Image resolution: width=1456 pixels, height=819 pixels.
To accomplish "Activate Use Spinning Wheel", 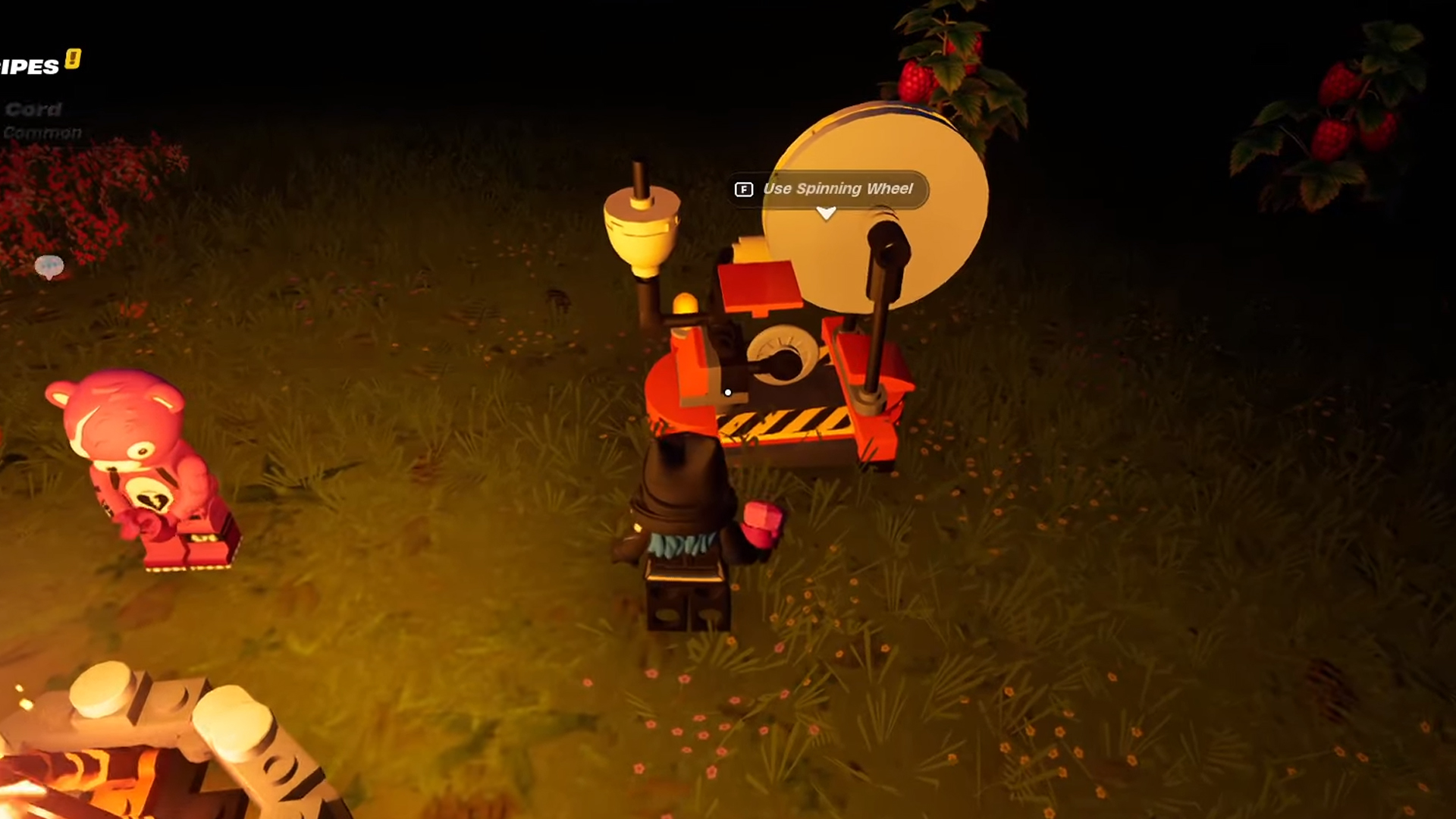I will coord(838,190).
